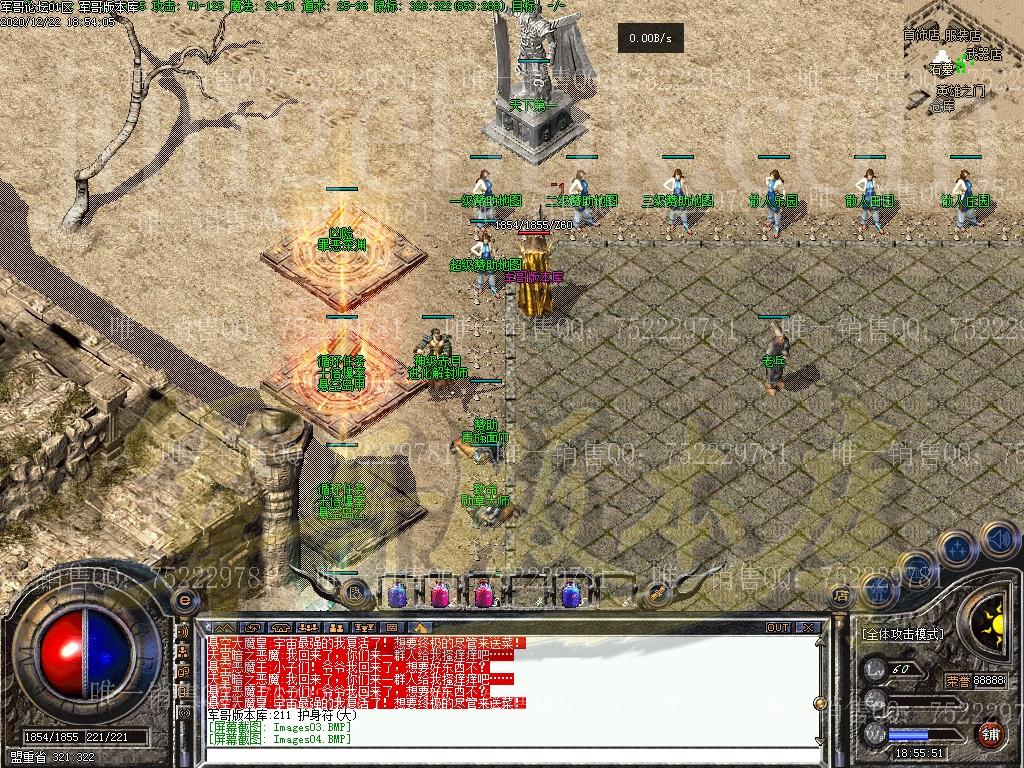Open the red 铺 stall button
This screenshot has height=768, width=1024.
point(990,733)
